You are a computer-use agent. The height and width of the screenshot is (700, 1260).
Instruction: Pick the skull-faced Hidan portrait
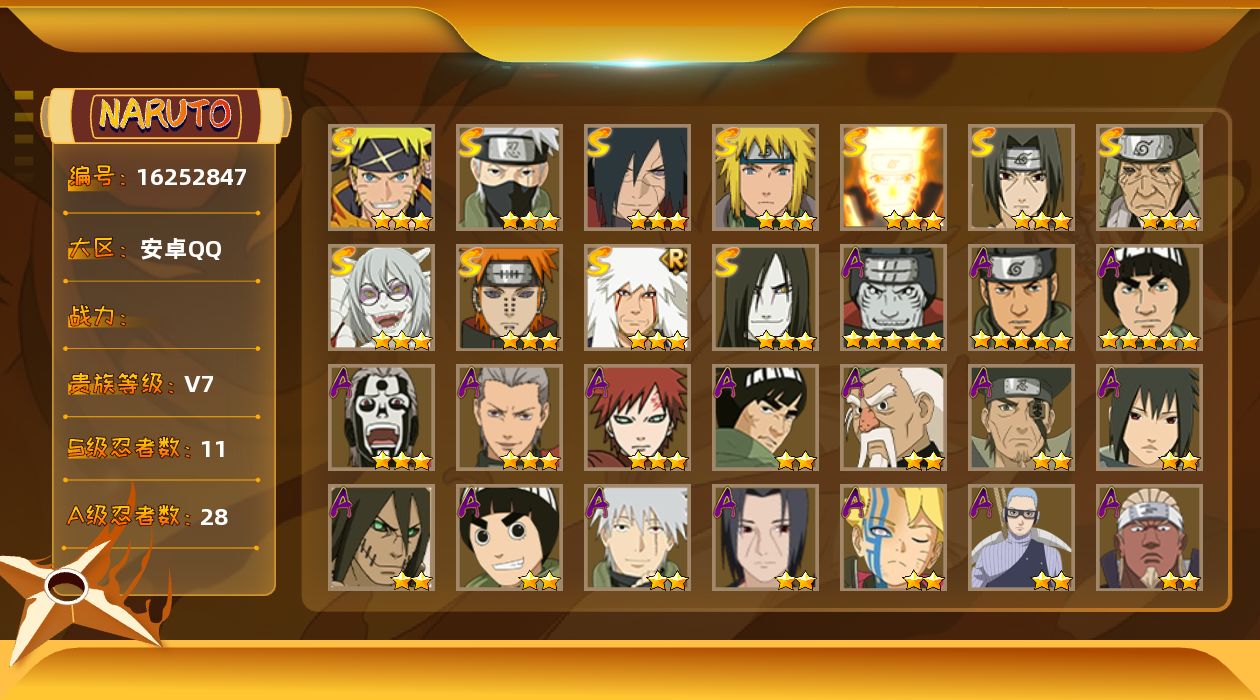tap(381, 417)
